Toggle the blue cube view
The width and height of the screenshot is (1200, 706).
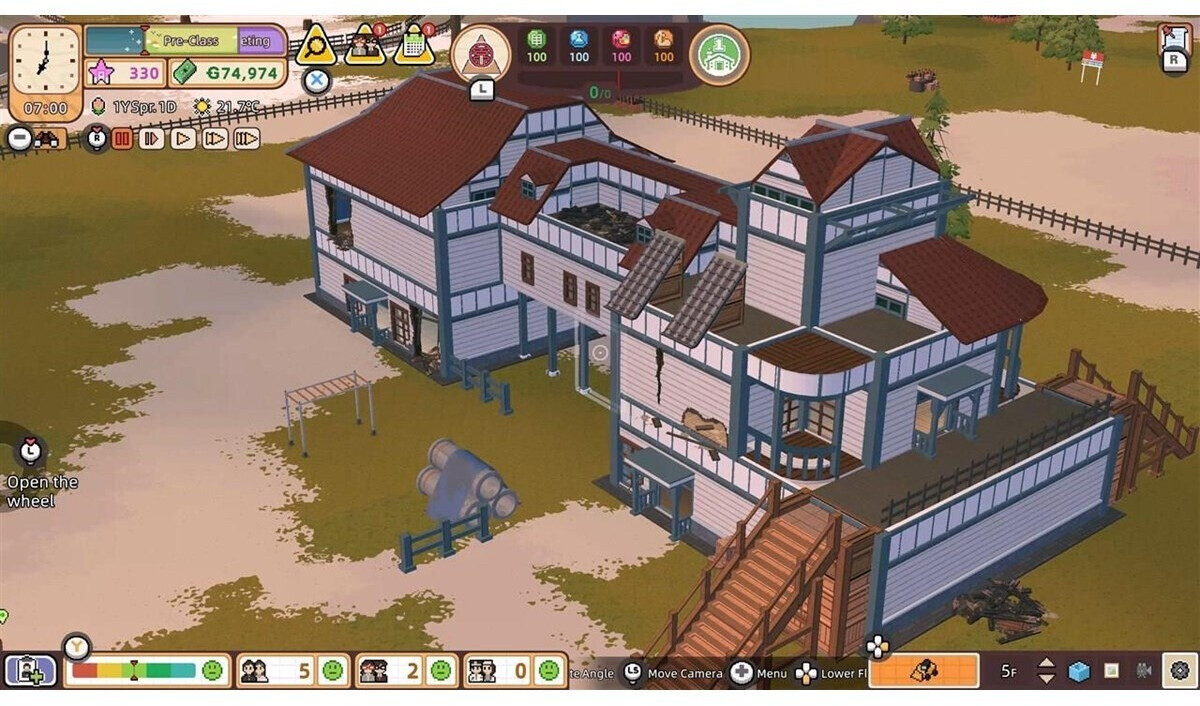(1078, 670)
